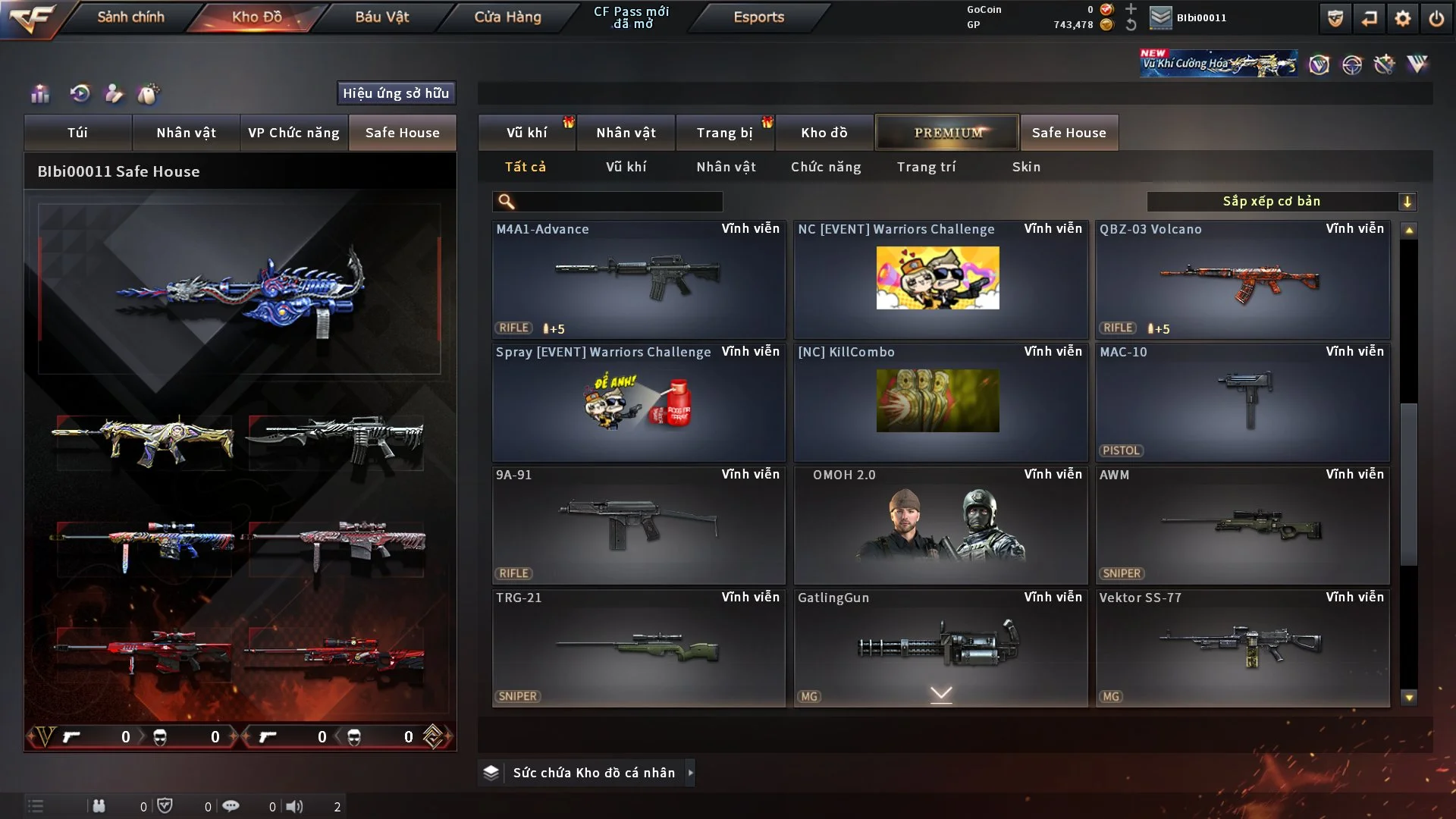Filter items by Skin category

click(1026, 167)
